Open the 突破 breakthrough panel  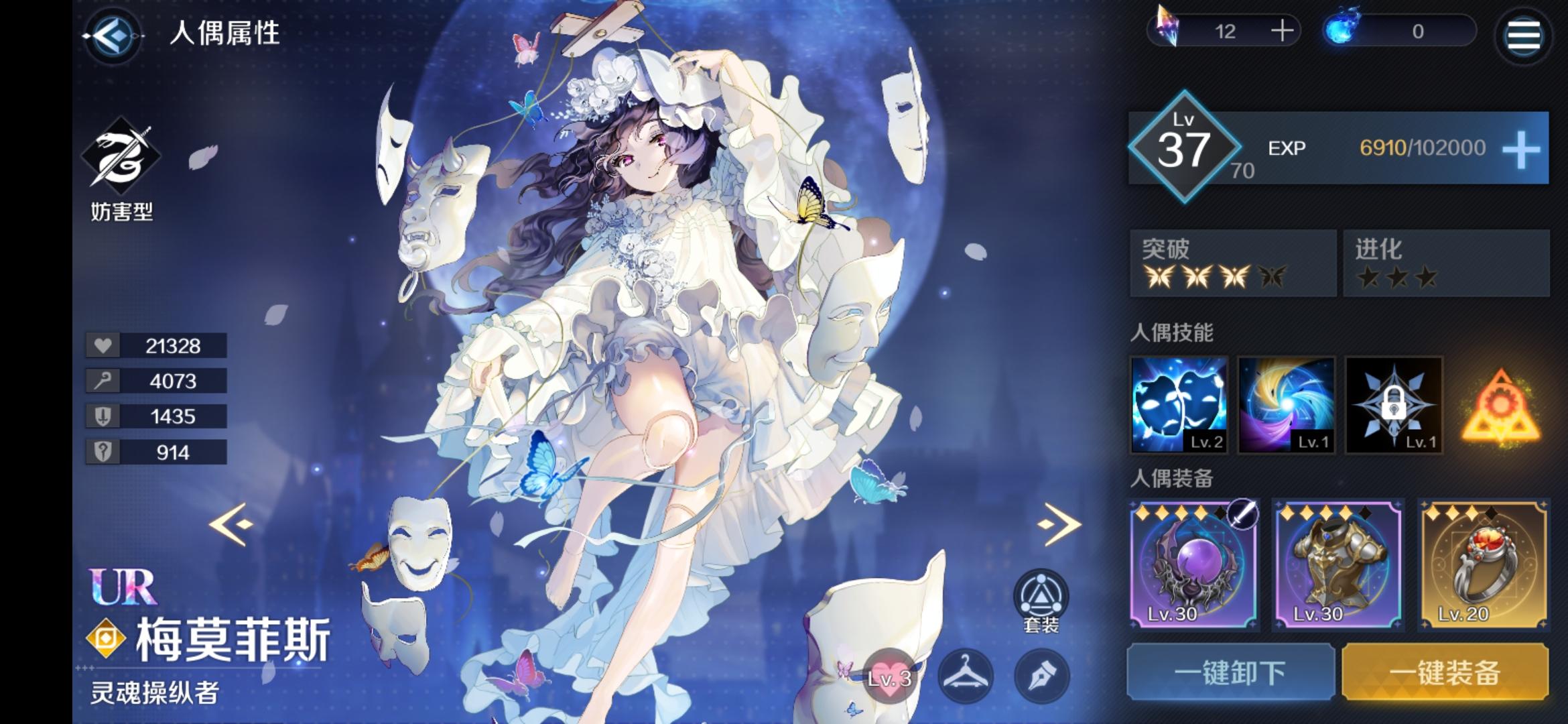pos(1232,263)
